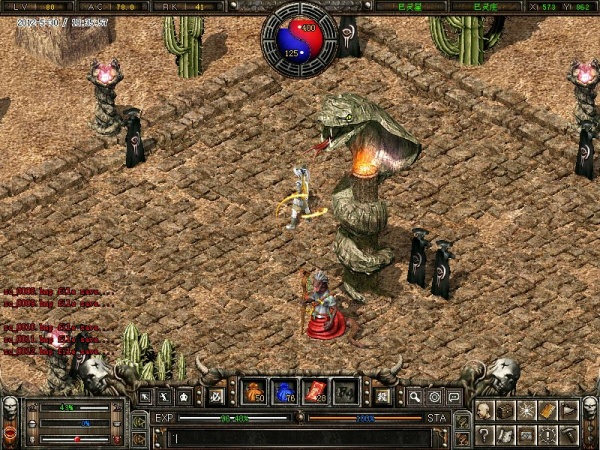Select the F4 hotbar slot
Image resolution: width=600 pixels, height=450 pixels.
coord(345,392)
